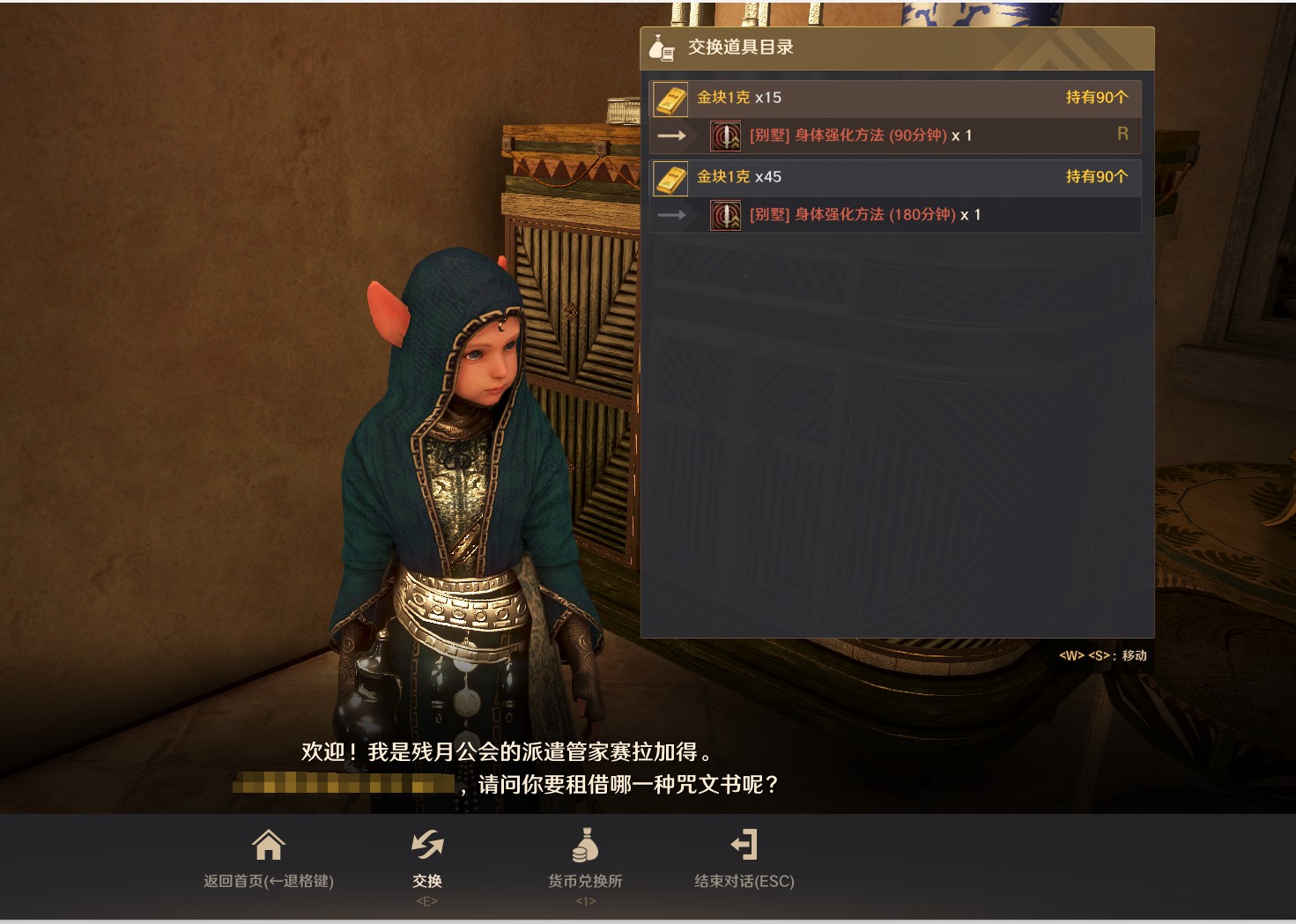Open the 交换 exchange option

pos(427,858)
